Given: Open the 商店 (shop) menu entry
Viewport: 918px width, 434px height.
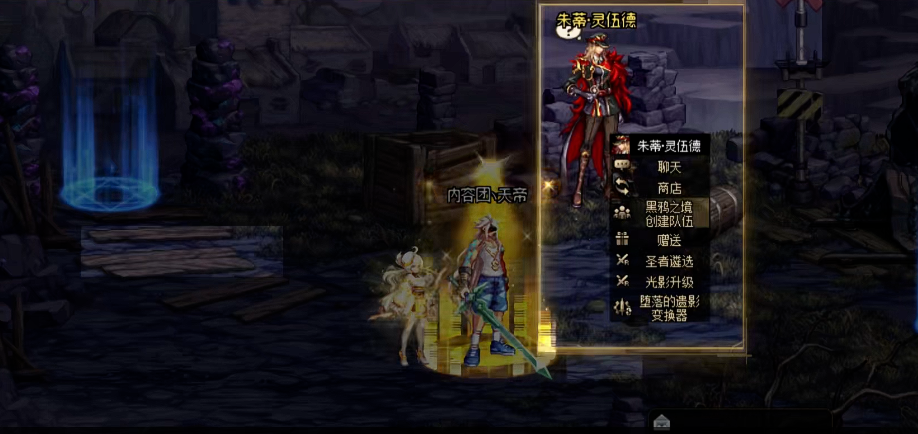Looking at the screenshot, I should 669,188.
